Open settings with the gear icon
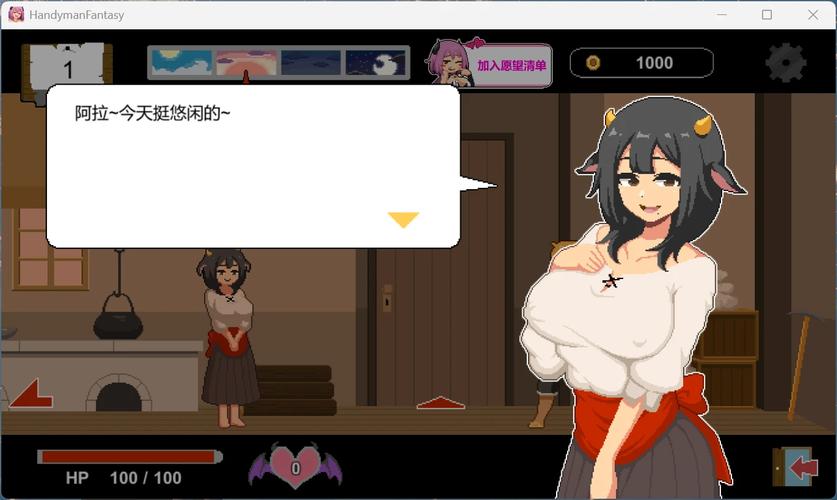This screenshot has height=500, width=837. point(785,63)
